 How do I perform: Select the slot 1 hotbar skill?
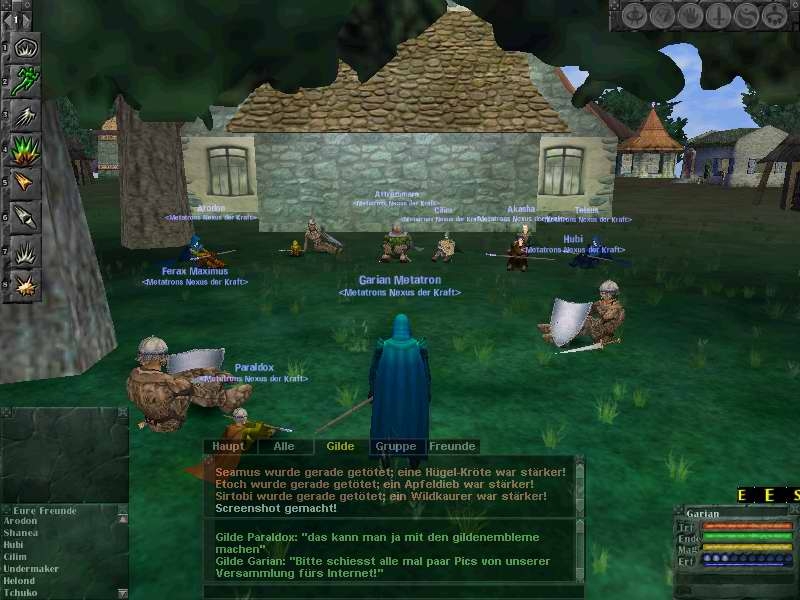[26, 47]
